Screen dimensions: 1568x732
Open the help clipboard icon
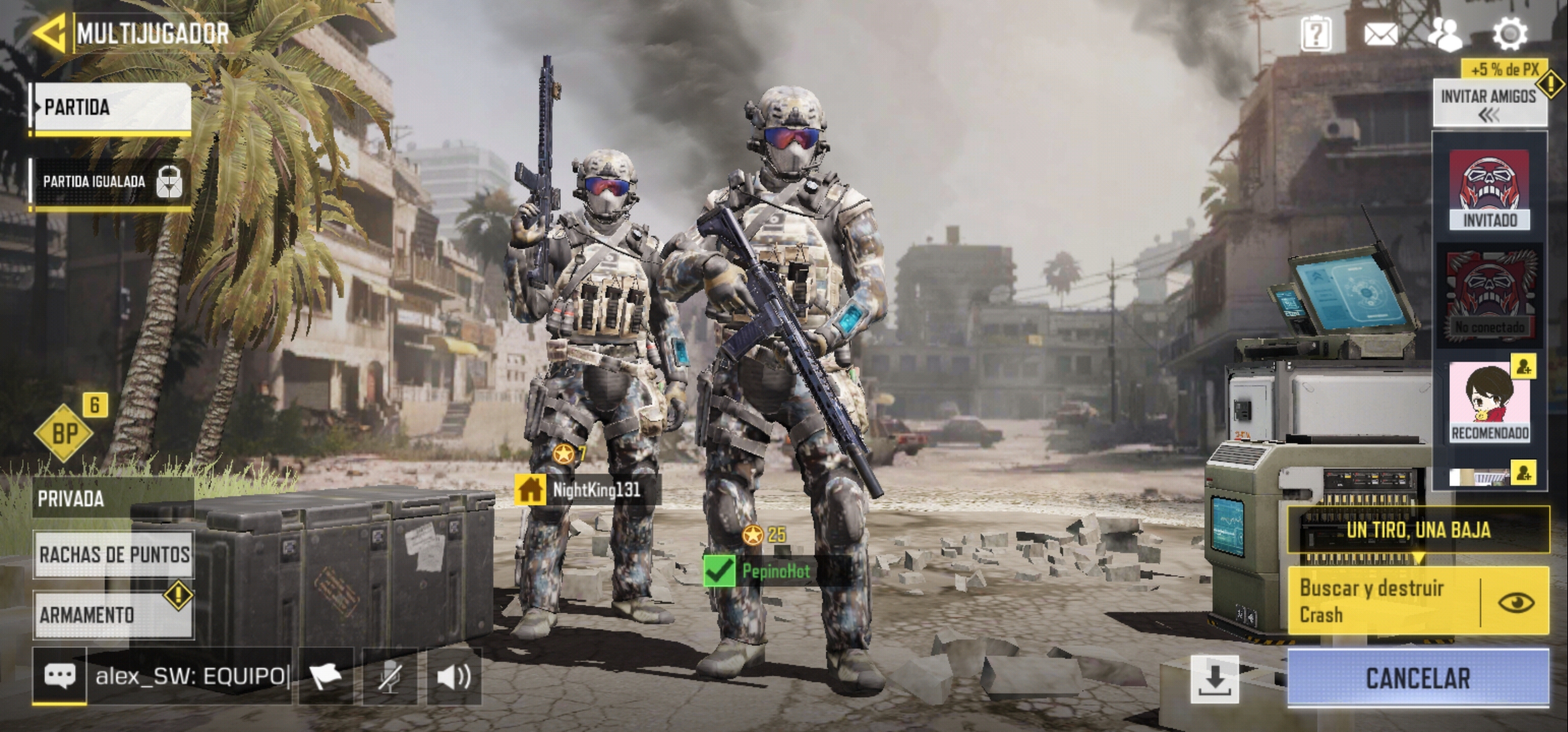tap(1315, 33)
